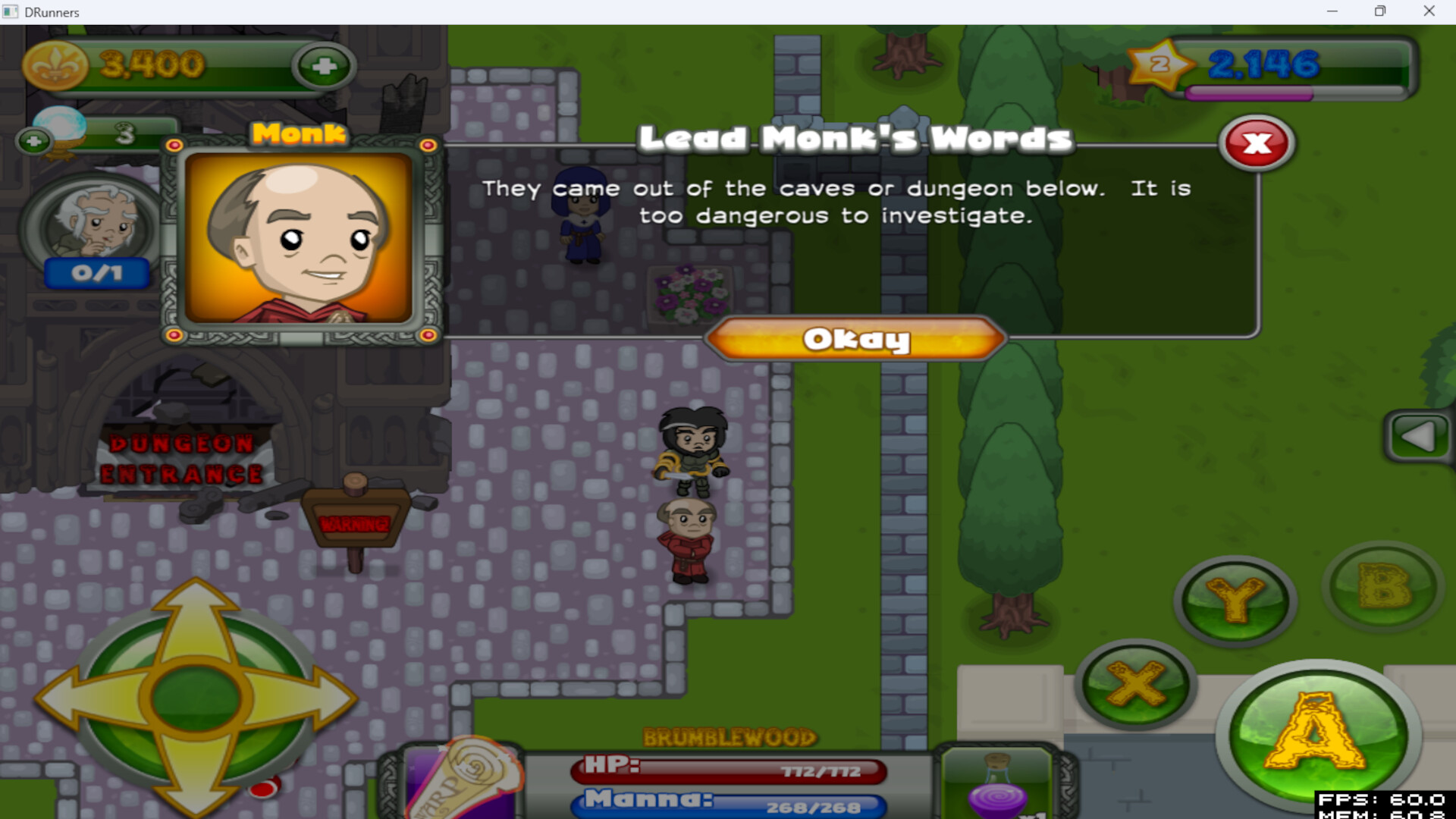
Task: Click the red HP bar showing 772/772
Action: pos(728,770)
